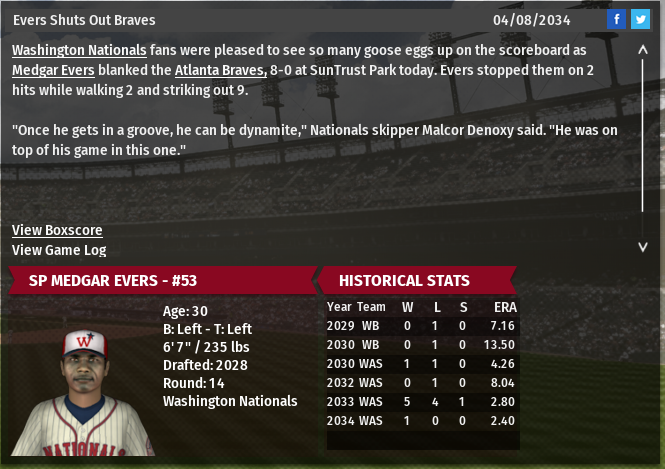Click the article scroll down arrow
Image resolution: width=665 pixels, height=469 pixels.
pyautogui.click(x=643, y=246)
